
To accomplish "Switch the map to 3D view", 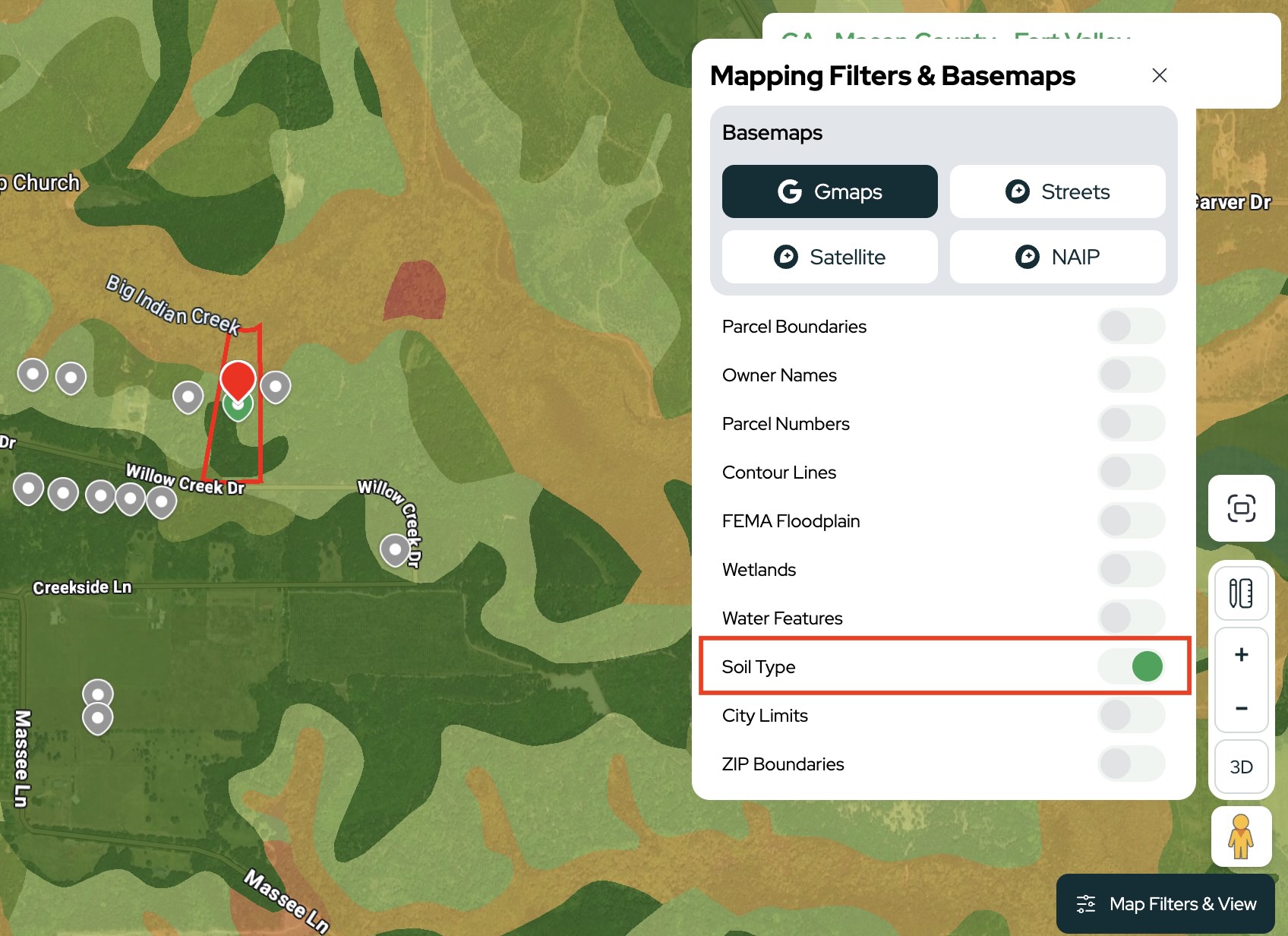I will tap(1241, 767).
